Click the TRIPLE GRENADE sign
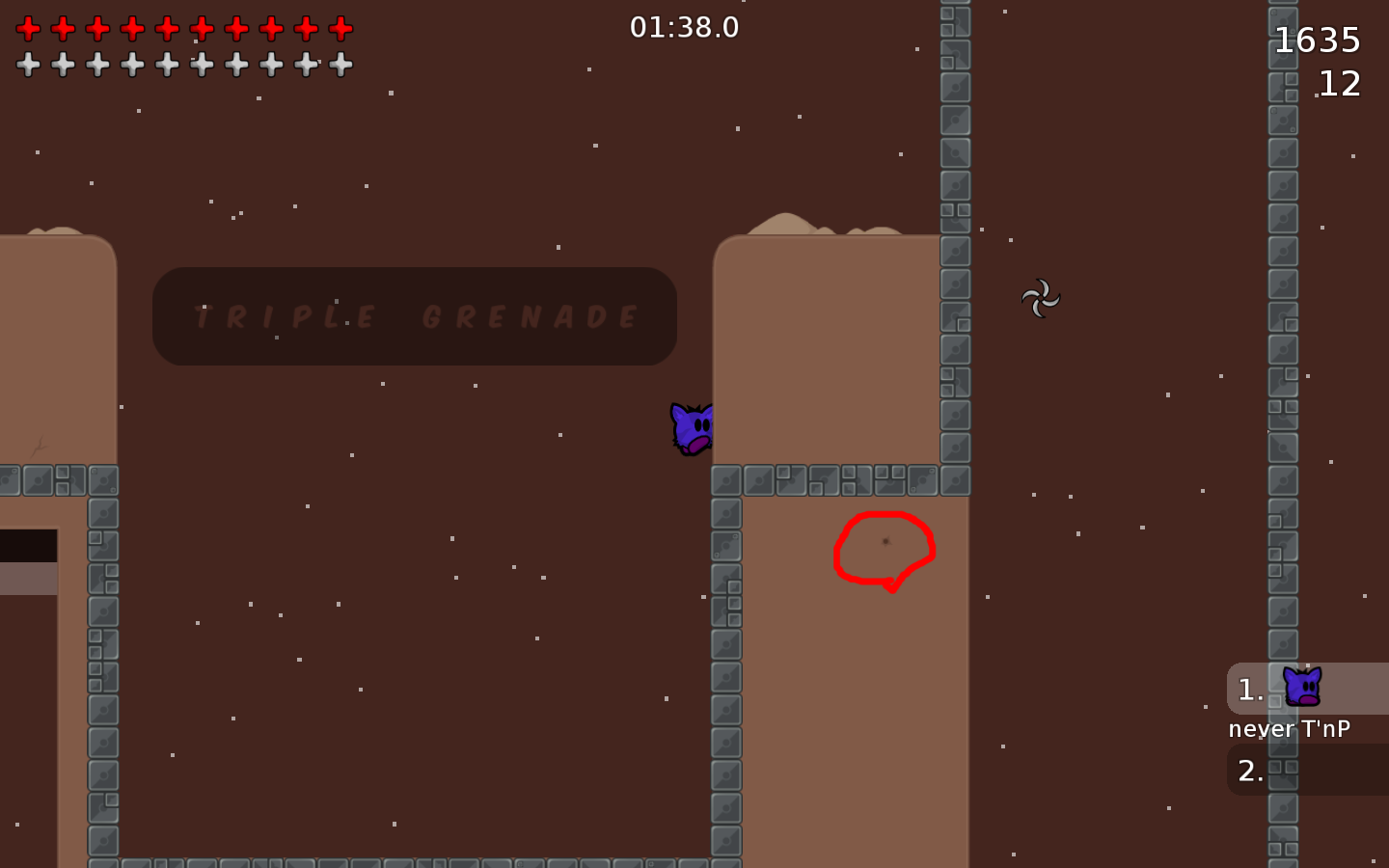The height and width of the screenshot is (868, 1389). coord(414,316)
